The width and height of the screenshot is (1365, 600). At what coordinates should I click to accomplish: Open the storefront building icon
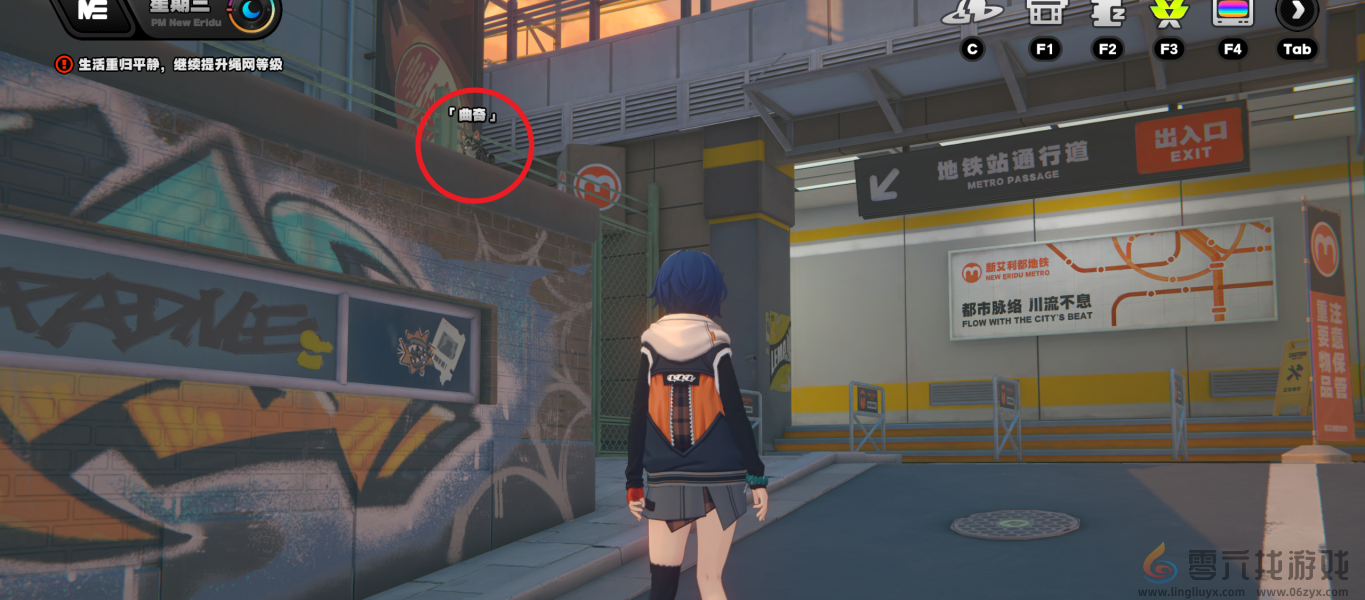click(1045, 11)
